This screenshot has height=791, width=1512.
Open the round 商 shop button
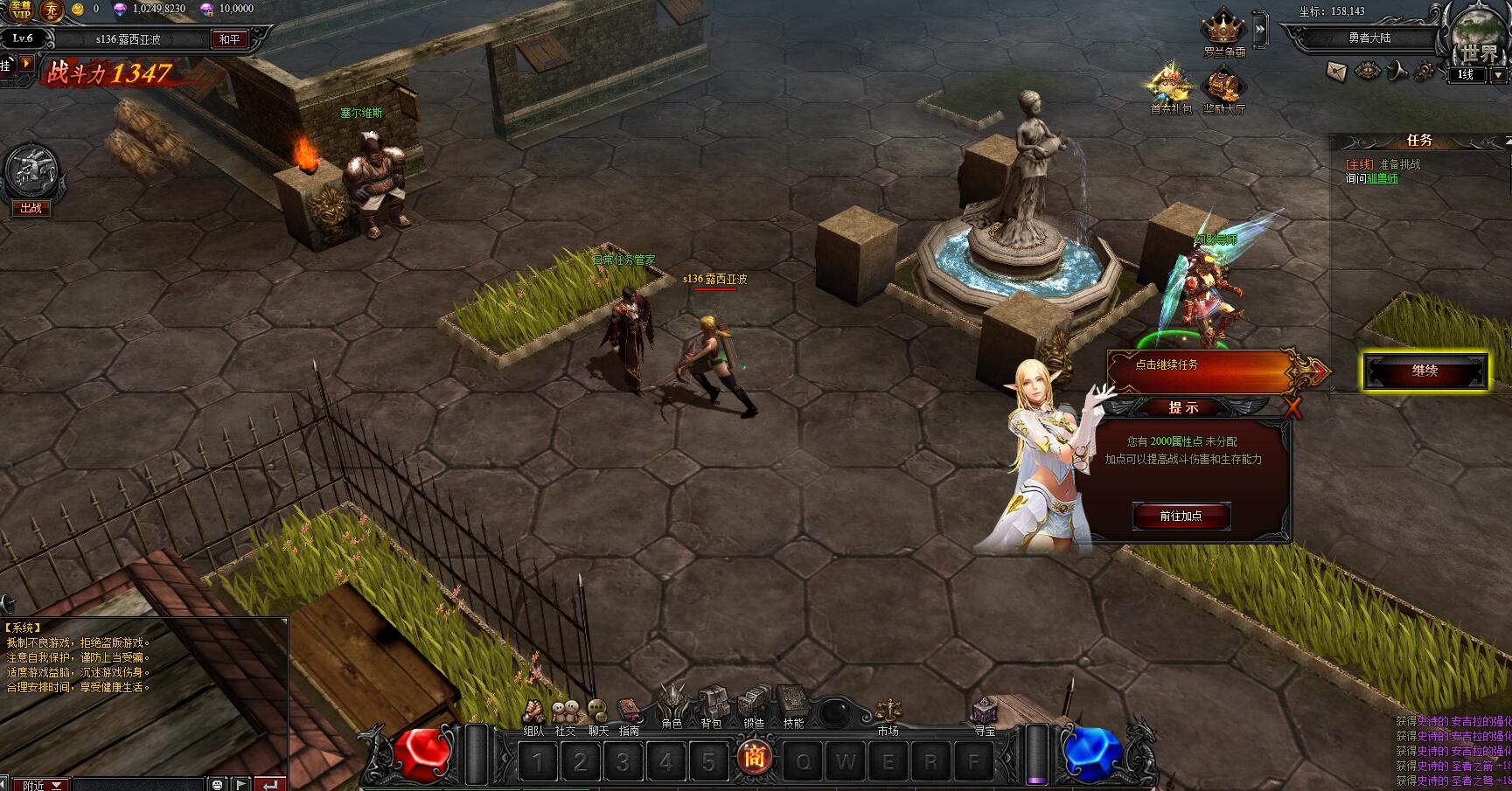753,757
